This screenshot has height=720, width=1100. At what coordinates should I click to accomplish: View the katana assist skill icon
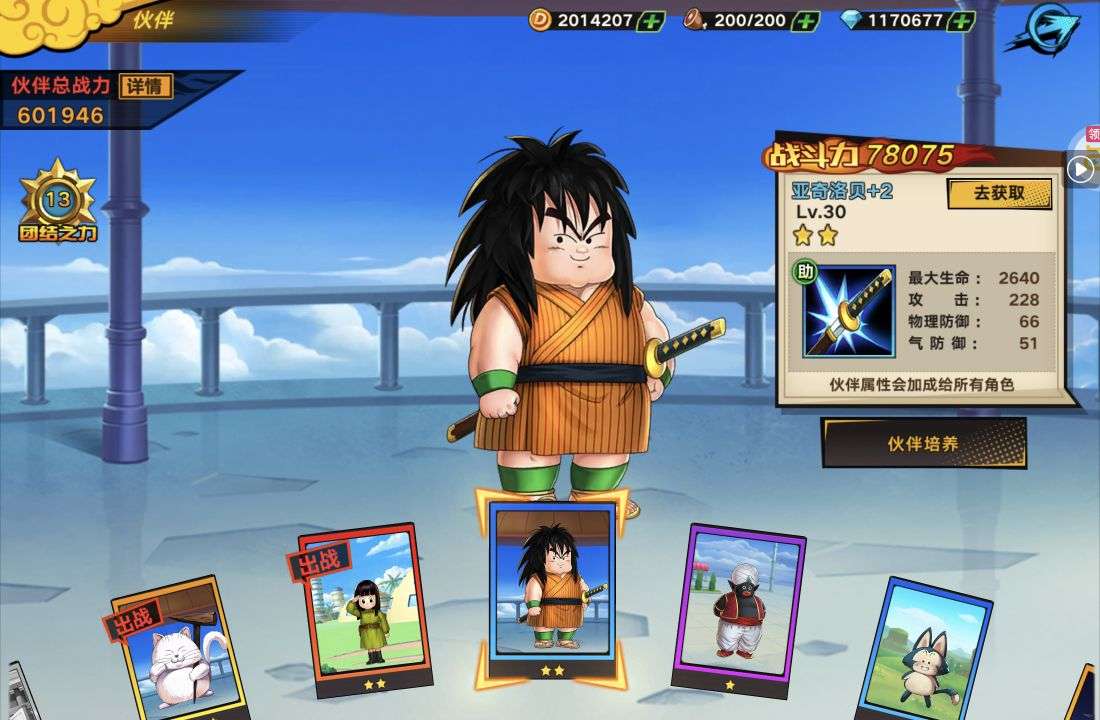point(849,311)
